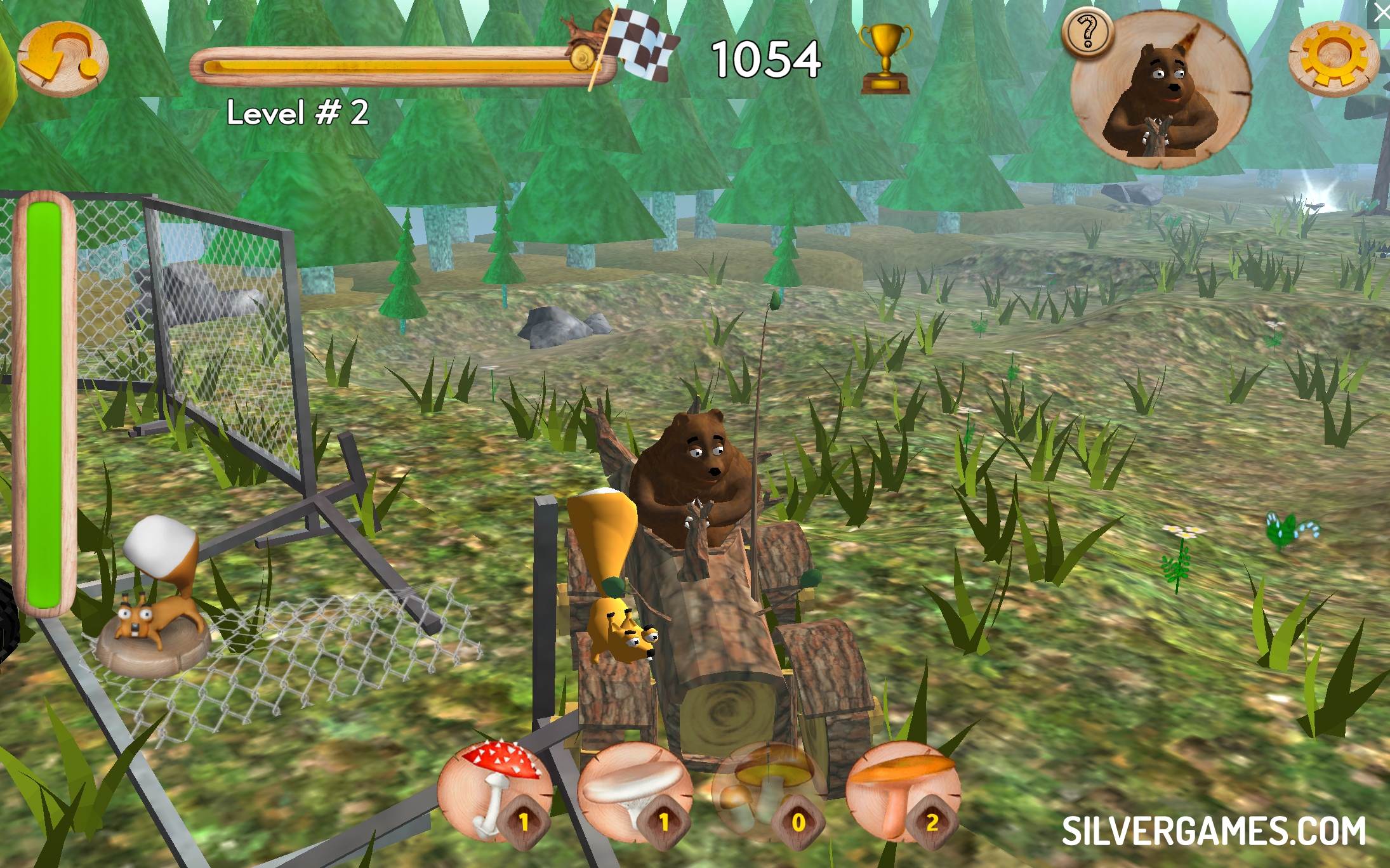1390x868 pixels.
Task: Click the yellow back arrow button
Action: tap(62, 58)
